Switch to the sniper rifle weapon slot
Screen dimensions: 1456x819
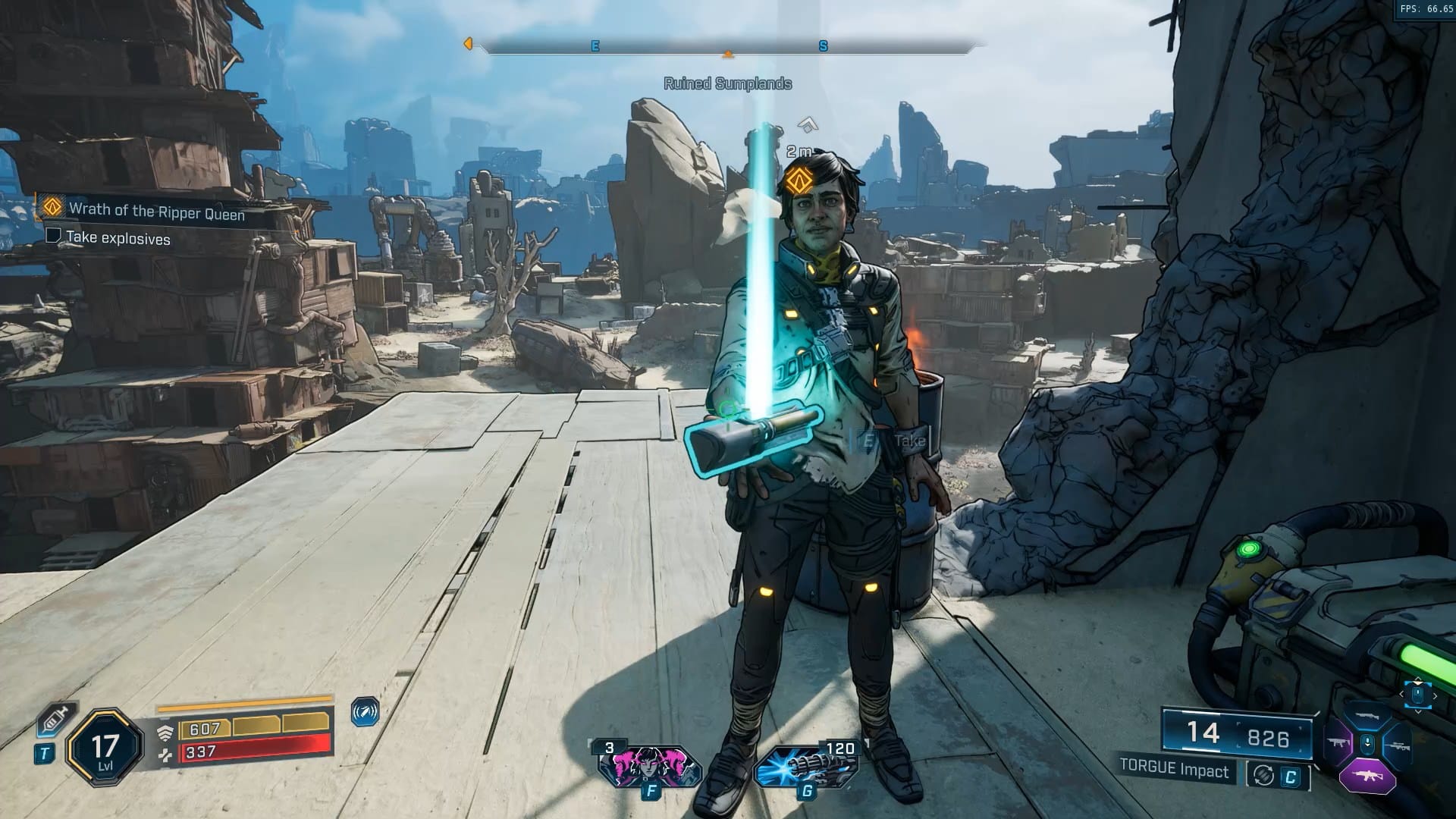point(1397,745)
